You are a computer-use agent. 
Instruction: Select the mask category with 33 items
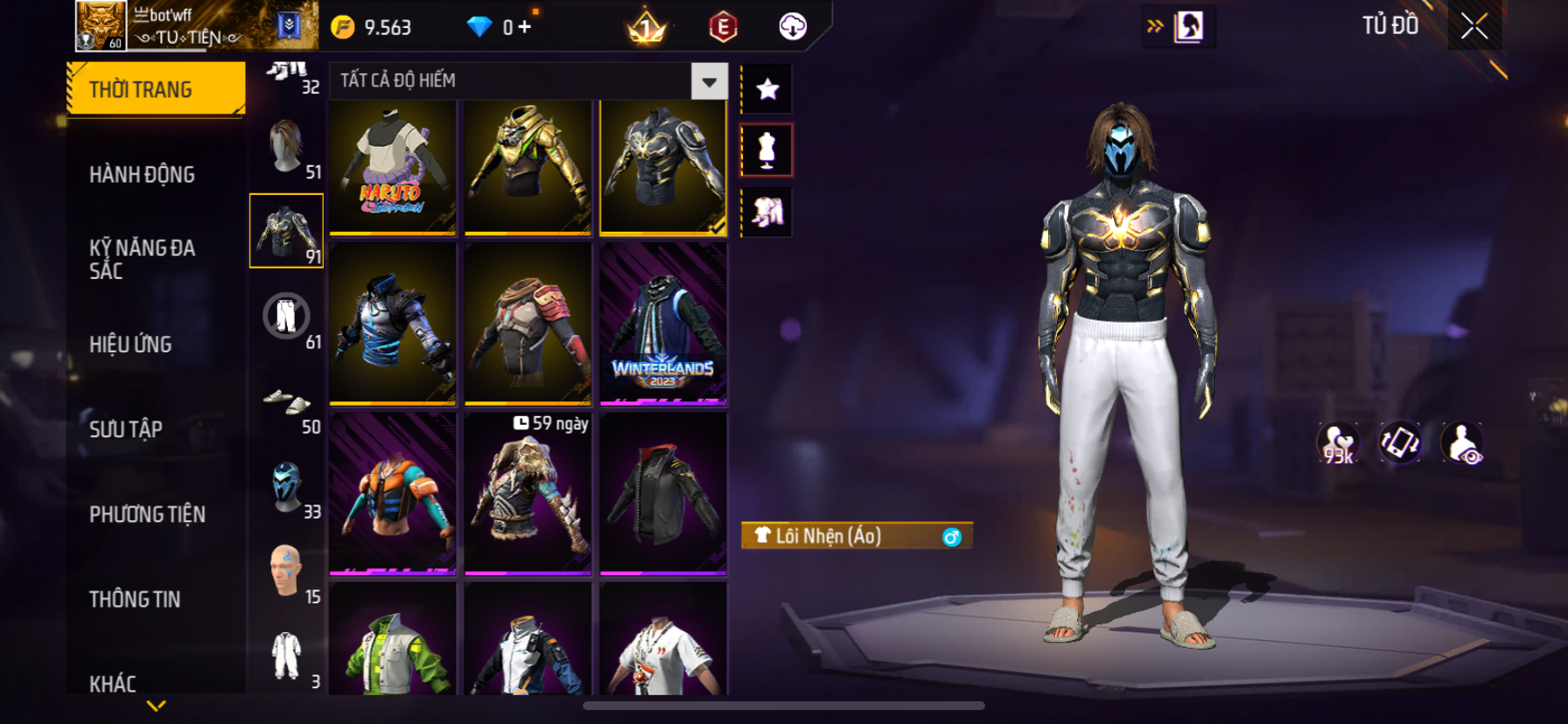(x=286, y=487)
